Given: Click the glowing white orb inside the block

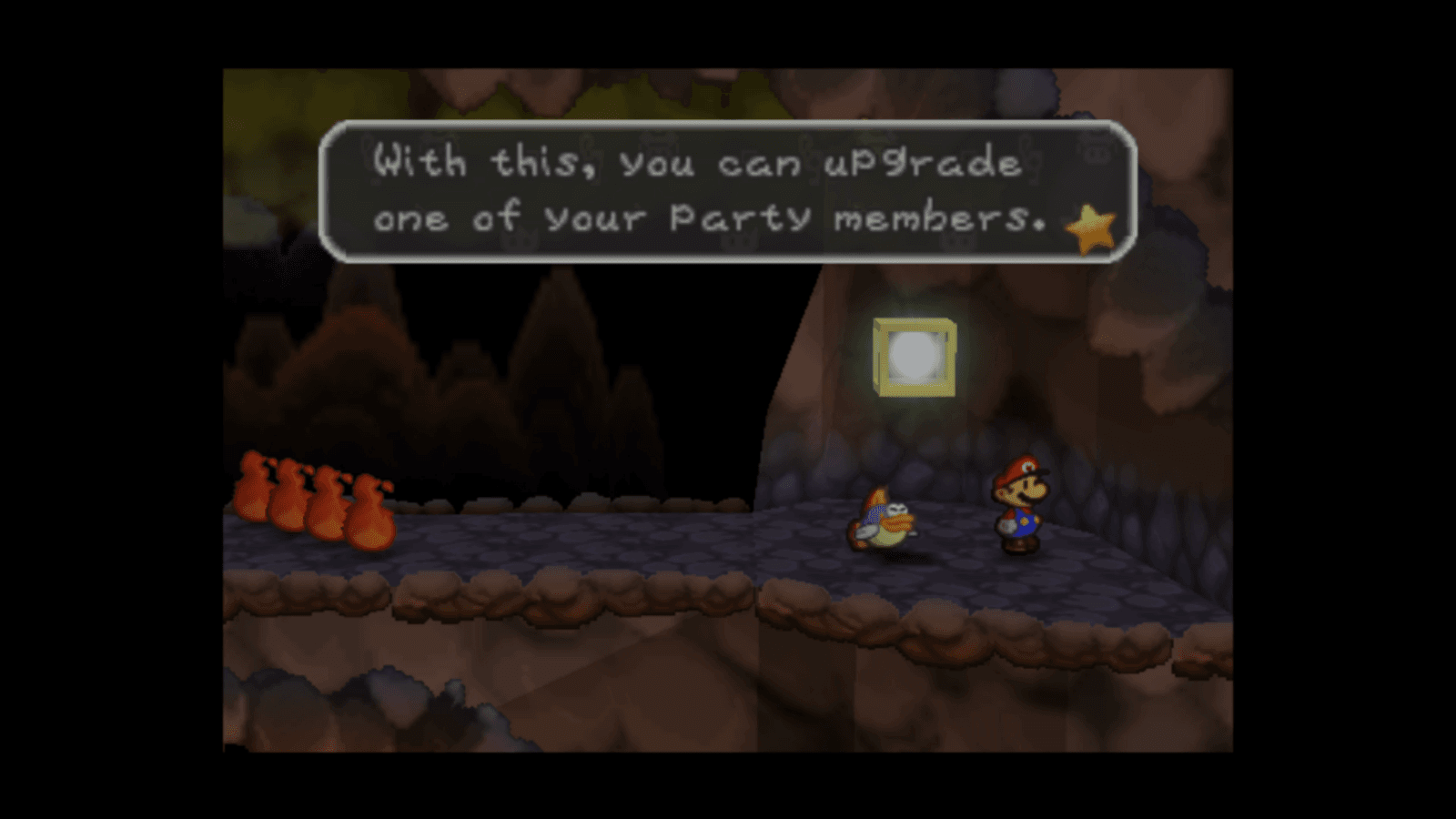Looking at the screenshot, I should click(x=913, y=359).
